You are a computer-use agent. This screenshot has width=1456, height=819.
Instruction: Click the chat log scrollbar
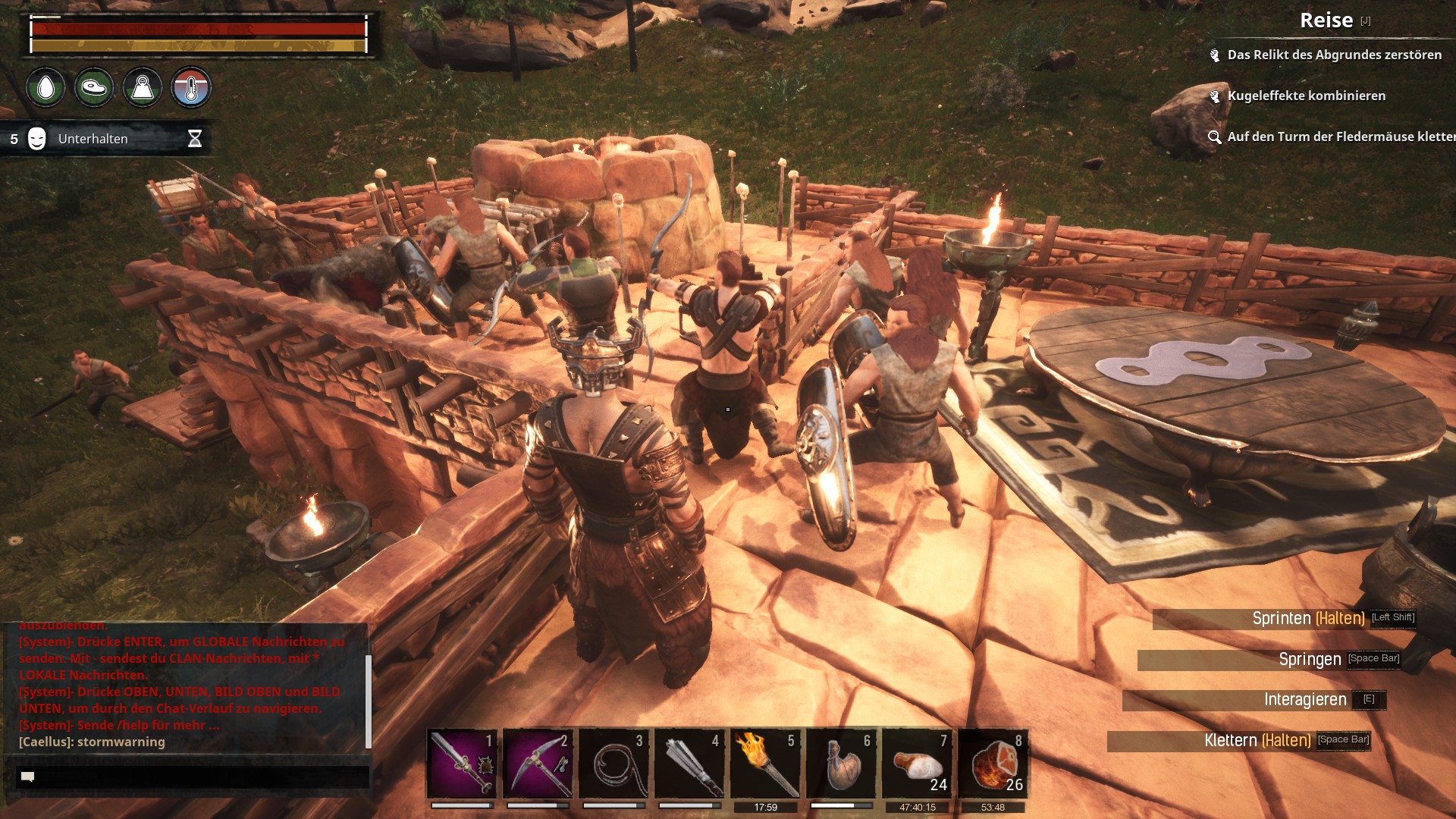[369, 701]
